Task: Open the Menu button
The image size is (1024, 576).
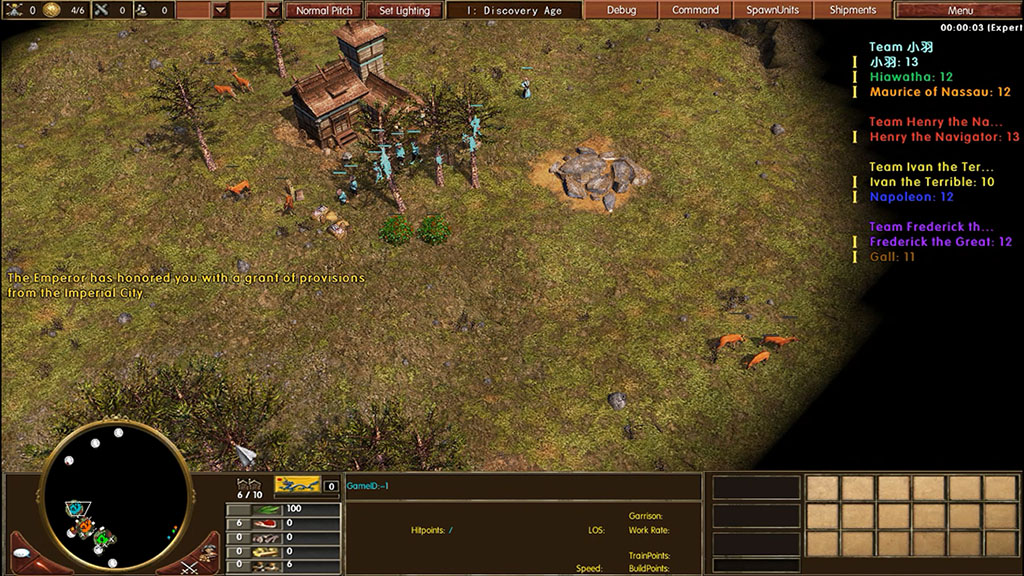Action: (x=958, y=10)
